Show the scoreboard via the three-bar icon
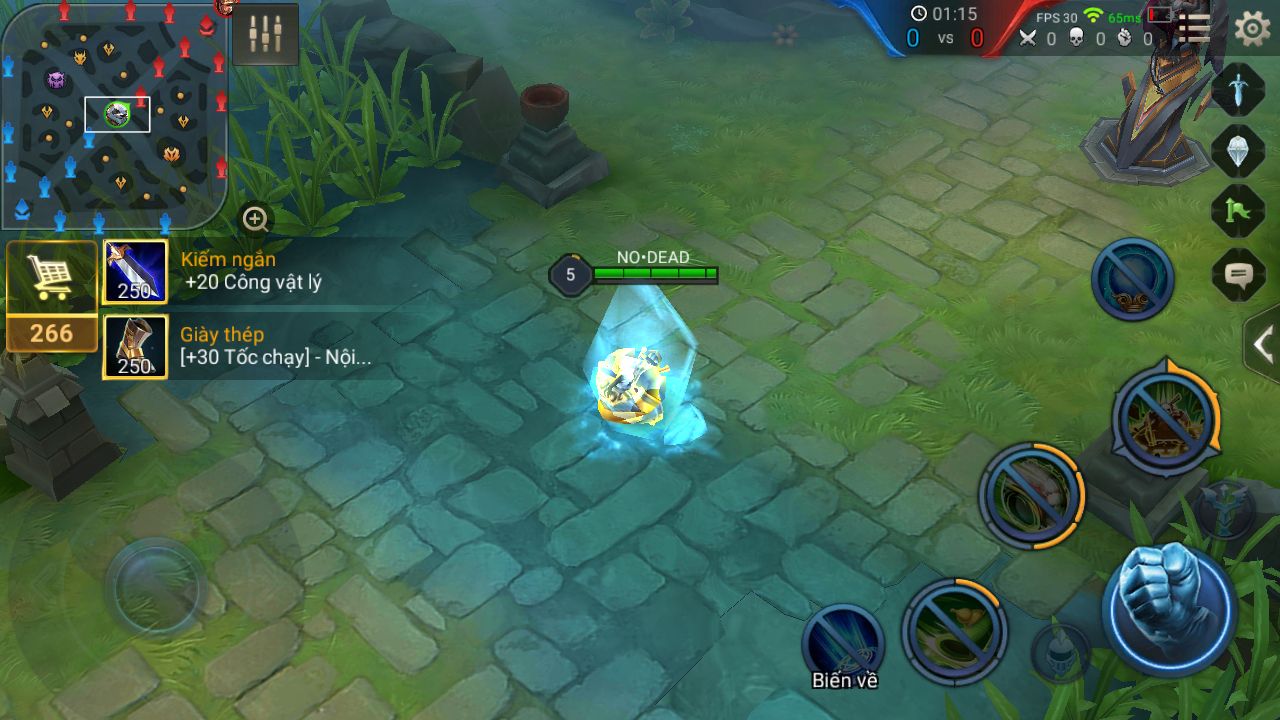Viewport: 1280px width, 720px height. [1194, 28]
